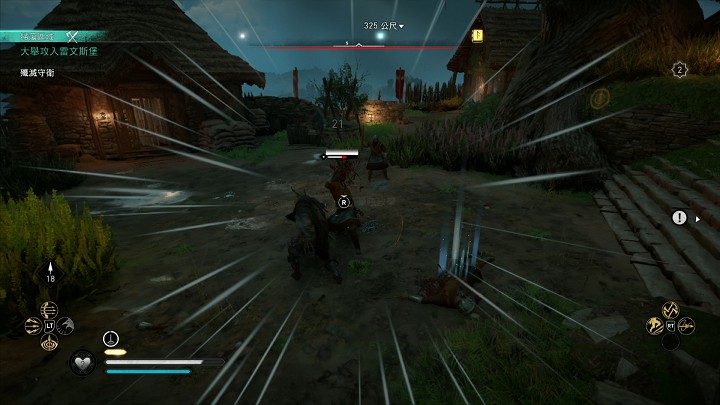Click the enemy counter badge showing 2
Image resolution: width=720 pixels, height=405 pixels.
(680, 69)
